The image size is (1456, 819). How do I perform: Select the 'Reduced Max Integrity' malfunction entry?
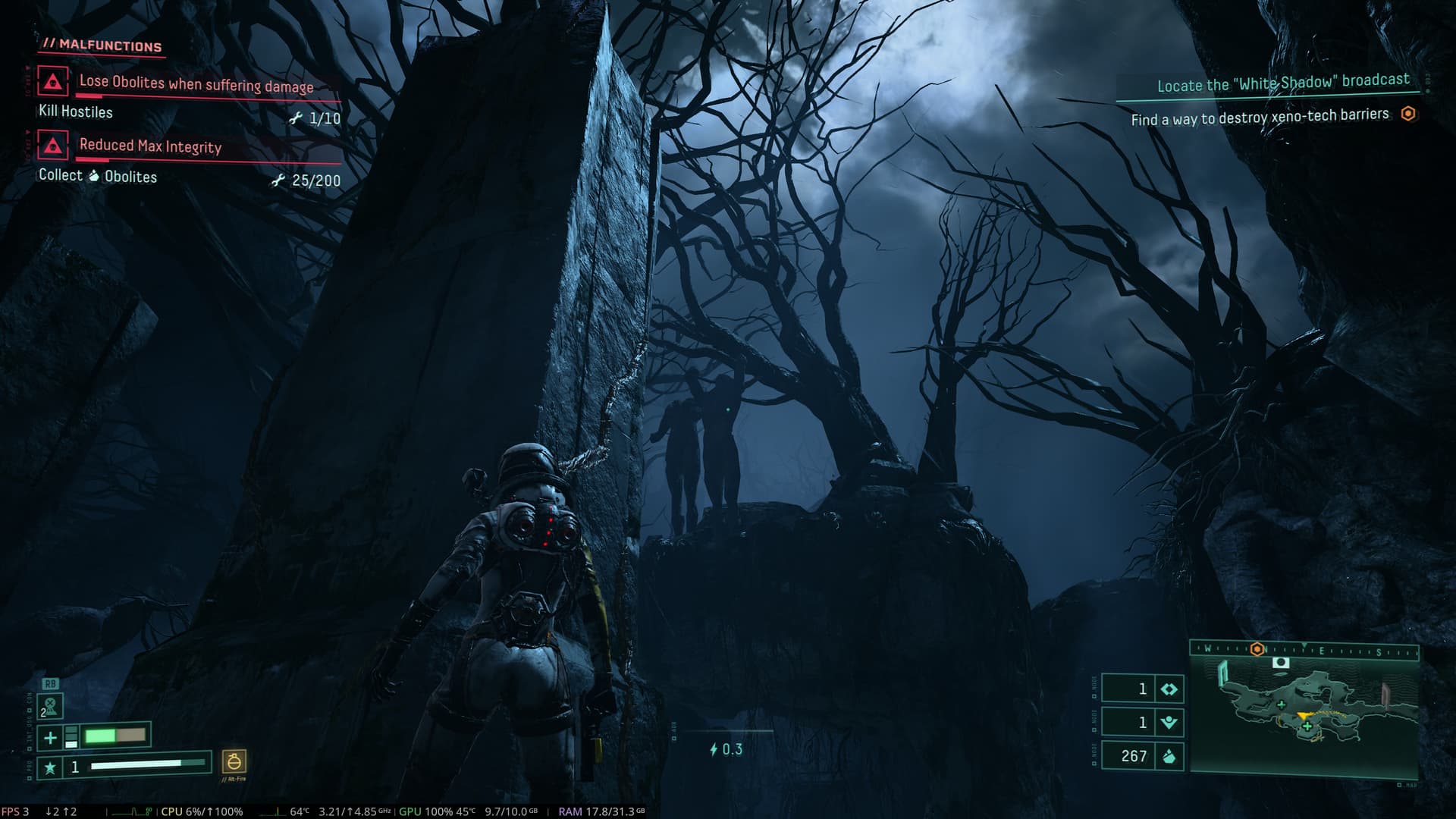click(150, 146)
